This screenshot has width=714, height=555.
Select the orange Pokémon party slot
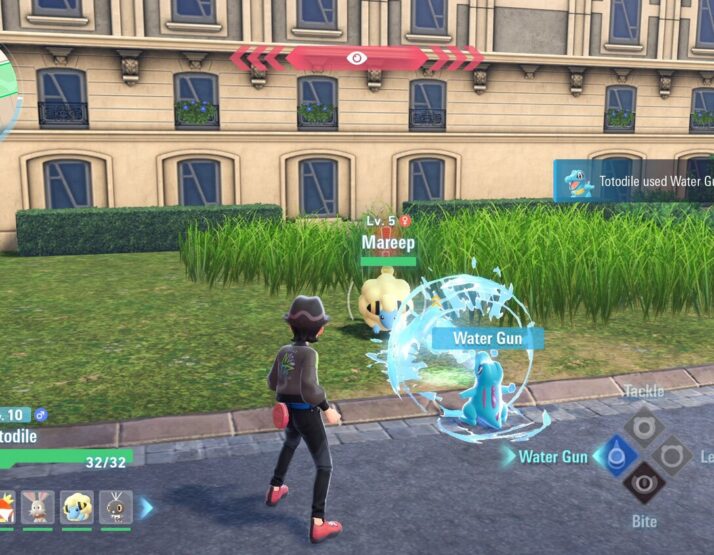5,508
